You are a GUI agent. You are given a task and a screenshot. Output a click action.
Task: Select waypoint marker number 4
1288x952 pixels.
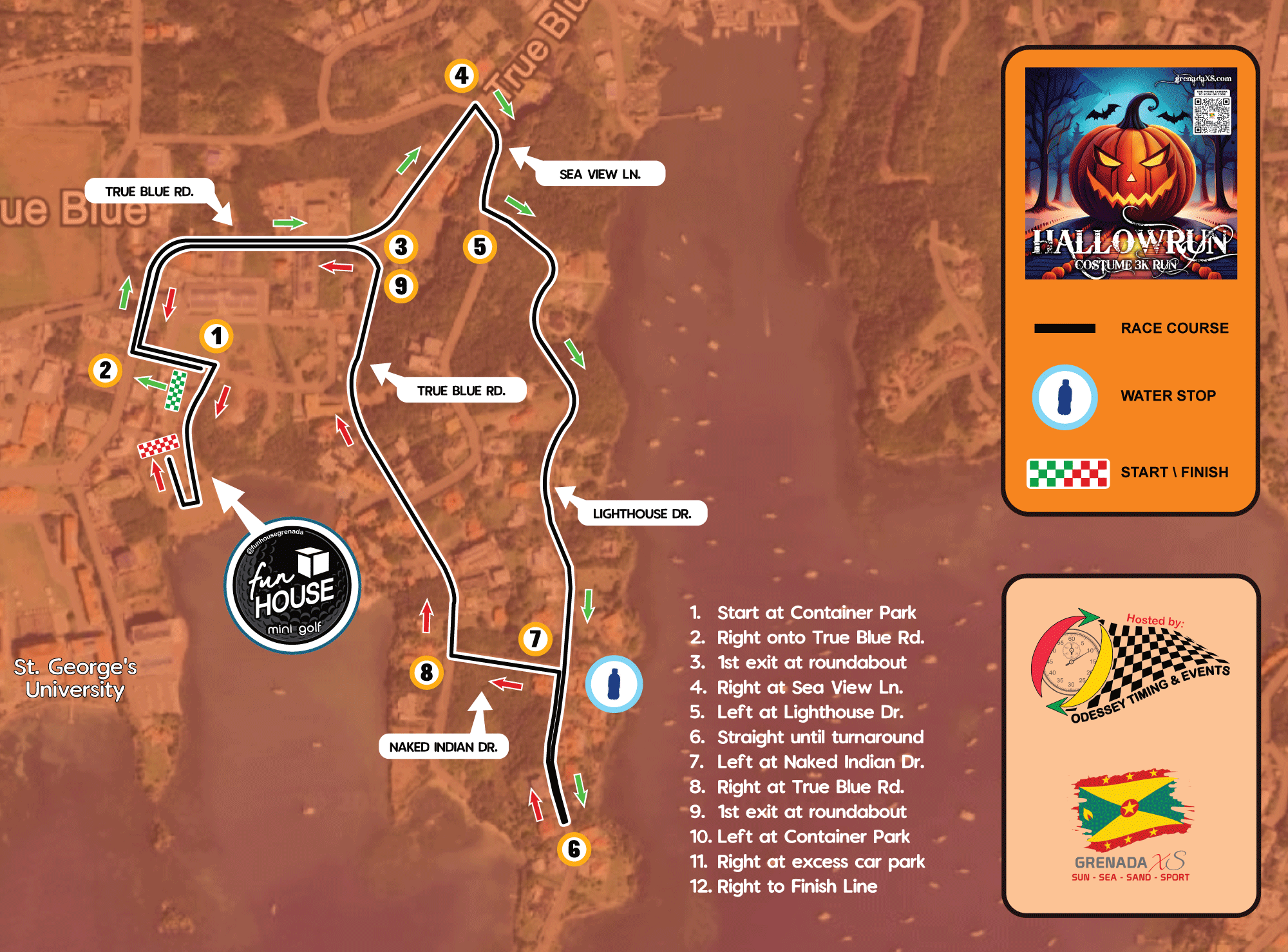click(x=461, y=75)
